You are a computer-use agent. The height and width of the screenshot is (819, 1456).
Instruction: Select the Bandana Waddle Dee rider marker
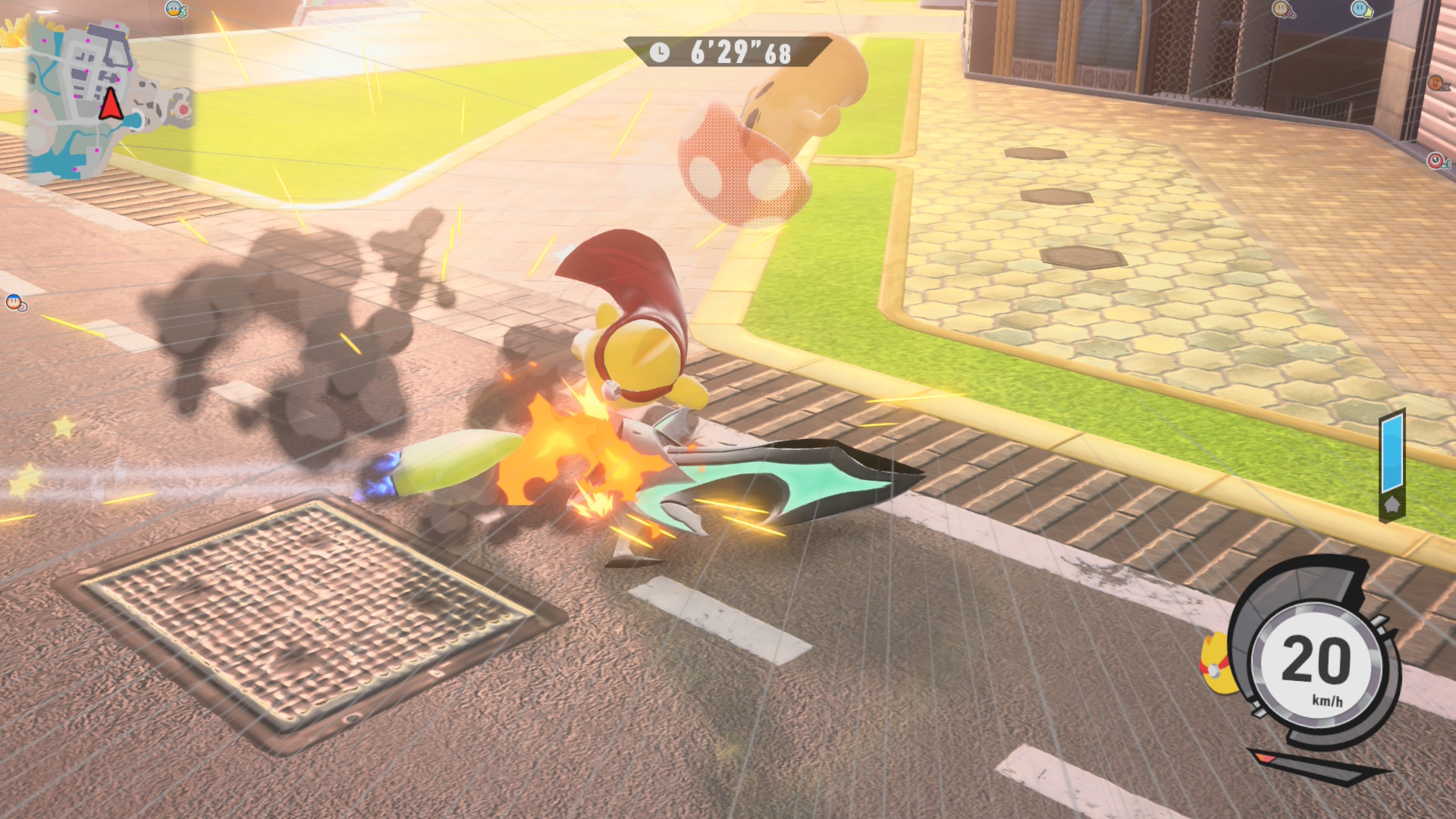[15, 303]
